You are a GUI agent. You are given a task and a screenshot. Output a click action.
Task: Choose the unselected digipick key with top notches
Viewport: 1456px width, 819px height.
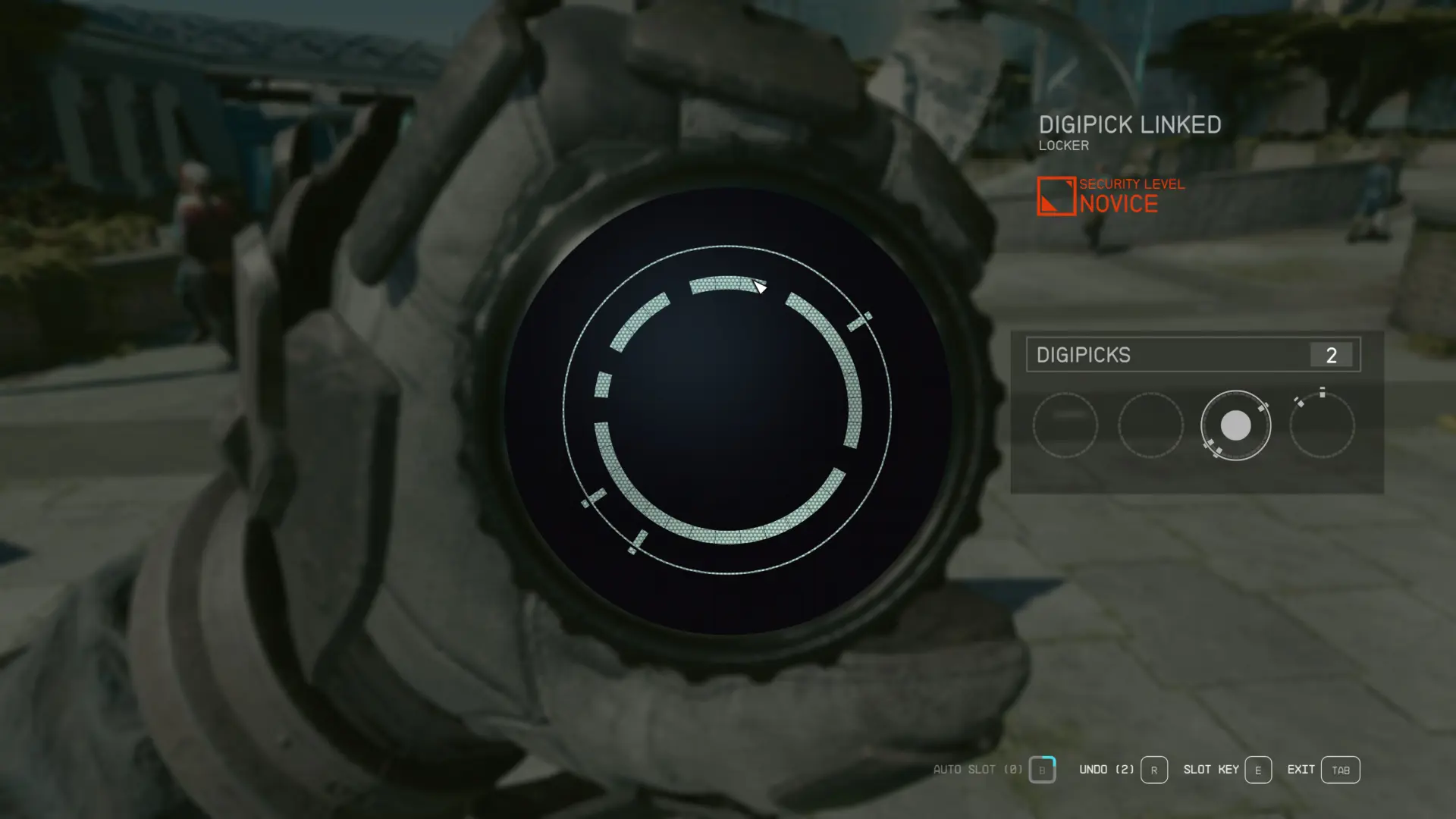click(1322, 425)
